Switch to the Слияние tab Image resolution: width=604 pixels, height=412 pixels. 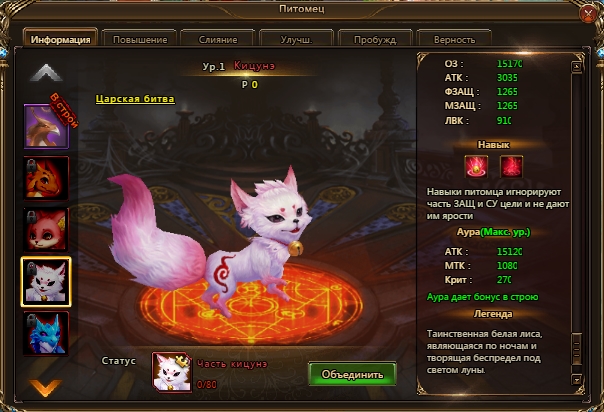(x=217, y=39)
